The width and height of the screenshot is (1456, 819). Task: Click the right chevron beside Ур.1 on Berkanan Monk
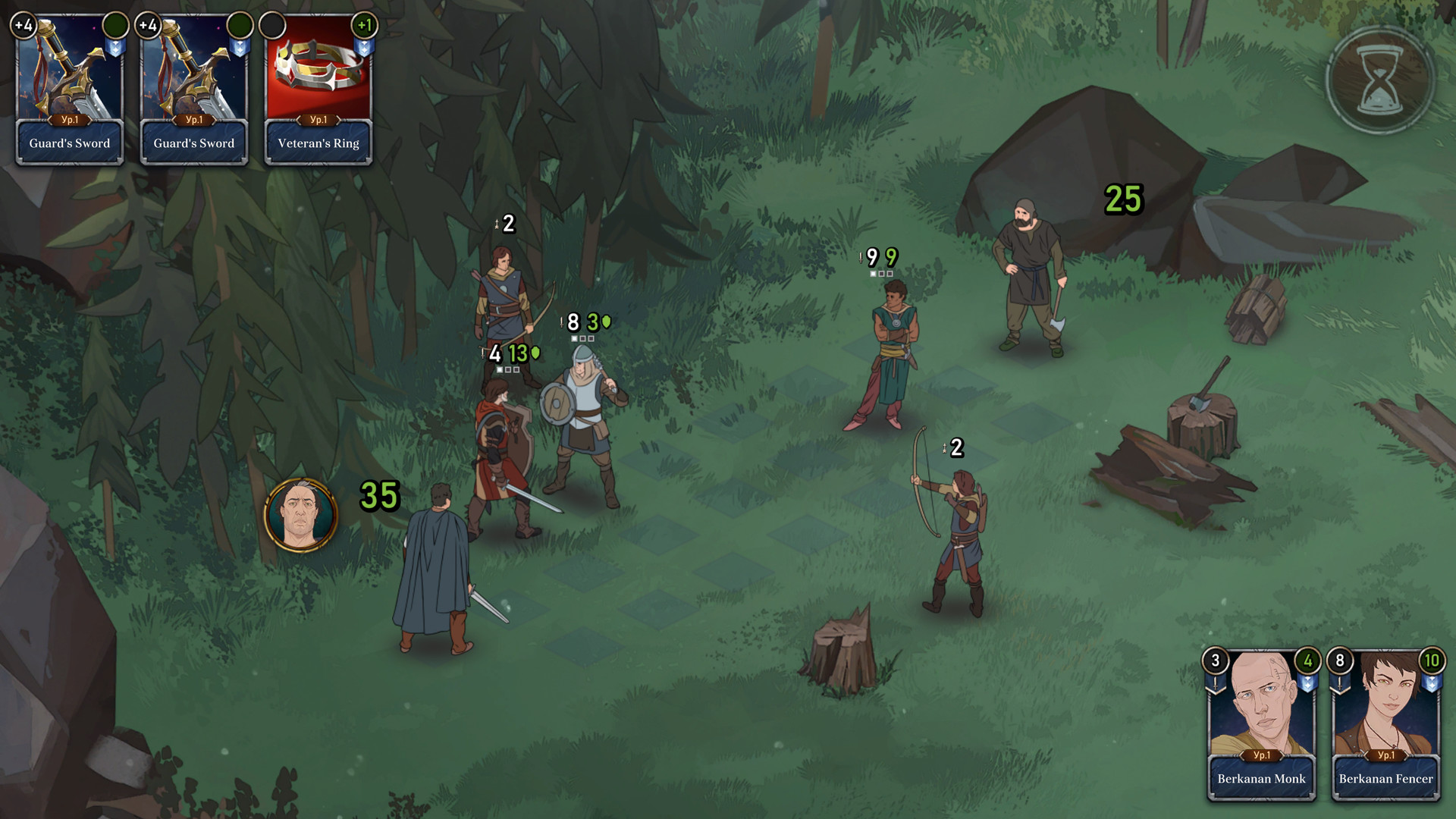pyautogui.click(x=1283, y=756)
